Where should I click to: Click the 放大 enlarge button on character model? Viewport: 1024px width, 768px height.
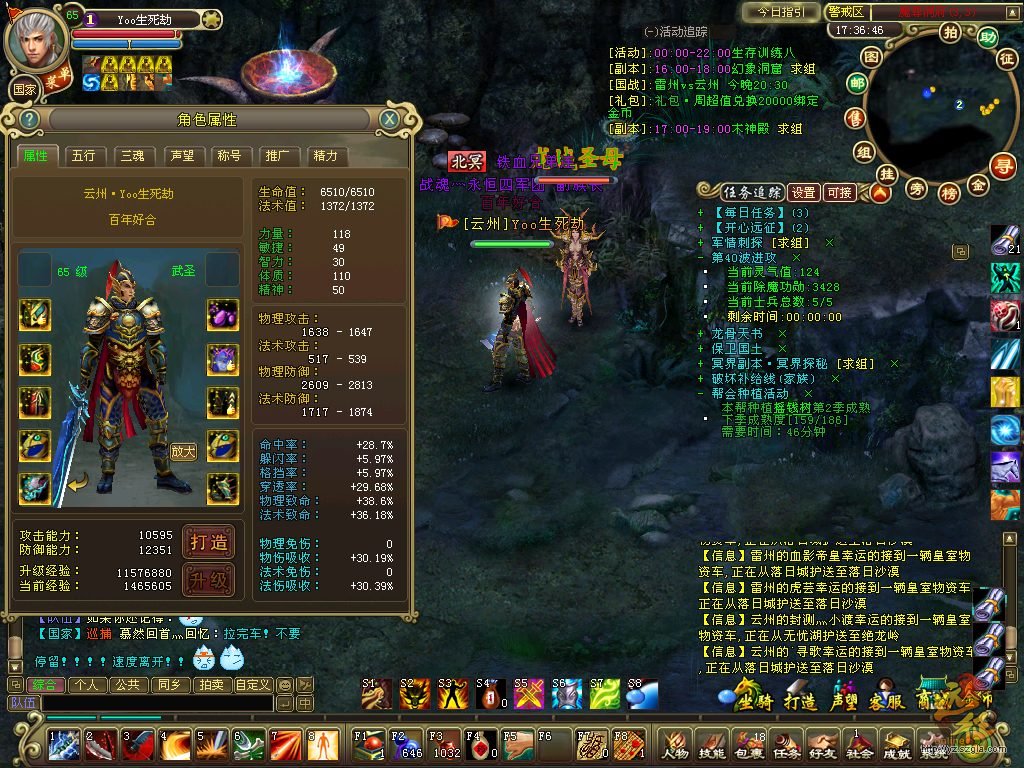[182, 451]
